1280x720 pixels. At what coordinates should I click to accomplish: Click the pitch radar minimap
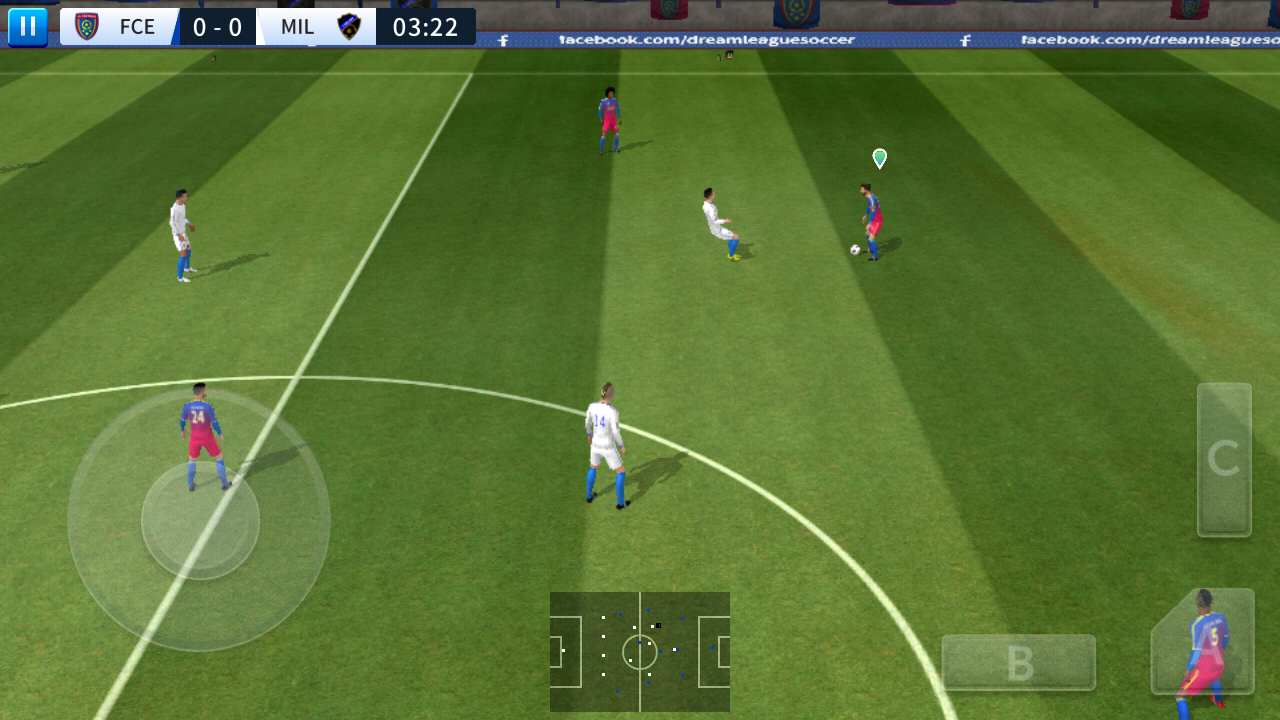pyautogui.click(x=640, y=651)
